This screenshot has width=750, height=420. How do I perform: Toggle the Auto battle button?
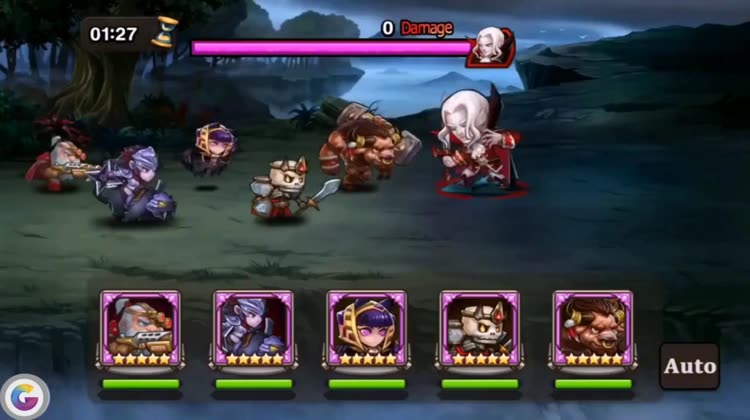coord(690,366)
